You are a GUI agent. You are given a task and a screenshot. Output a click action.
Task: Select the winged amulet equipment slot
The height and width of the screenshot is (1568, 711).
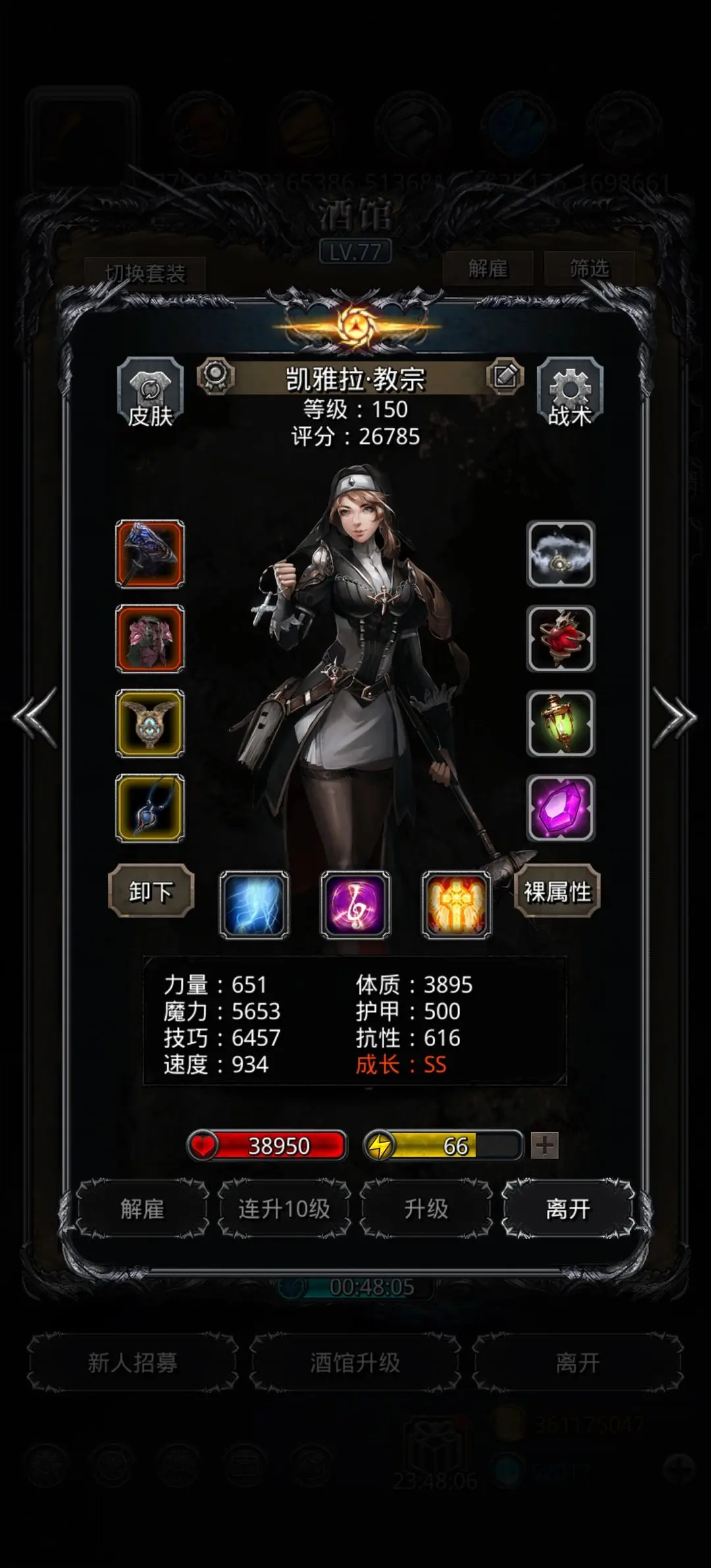150,723
